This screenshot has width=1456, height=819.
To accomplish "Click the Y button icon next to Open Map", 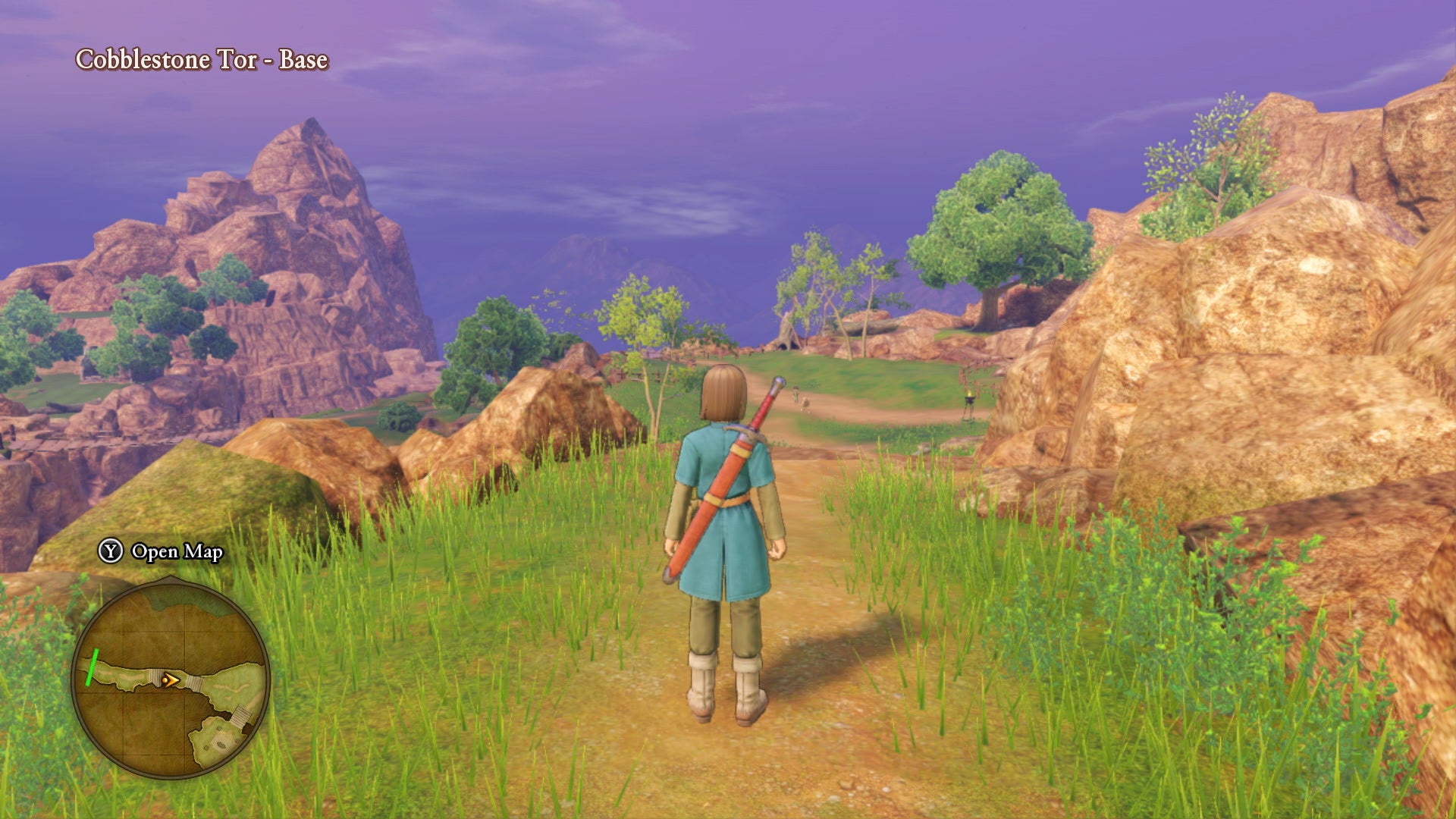I will click(x=110, y=551).
